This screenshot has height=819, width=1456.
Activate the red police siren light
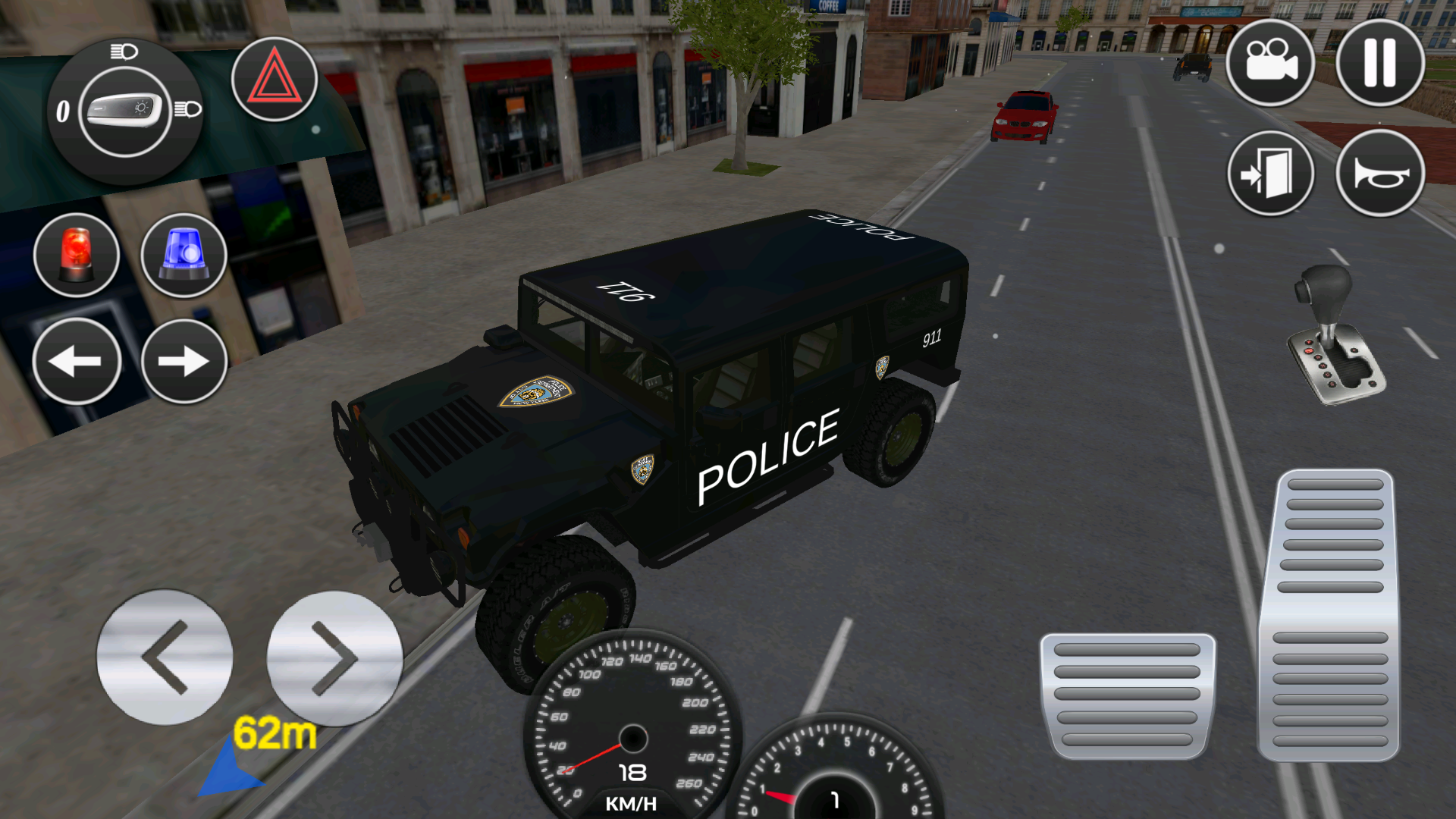(x=77, y=254)
